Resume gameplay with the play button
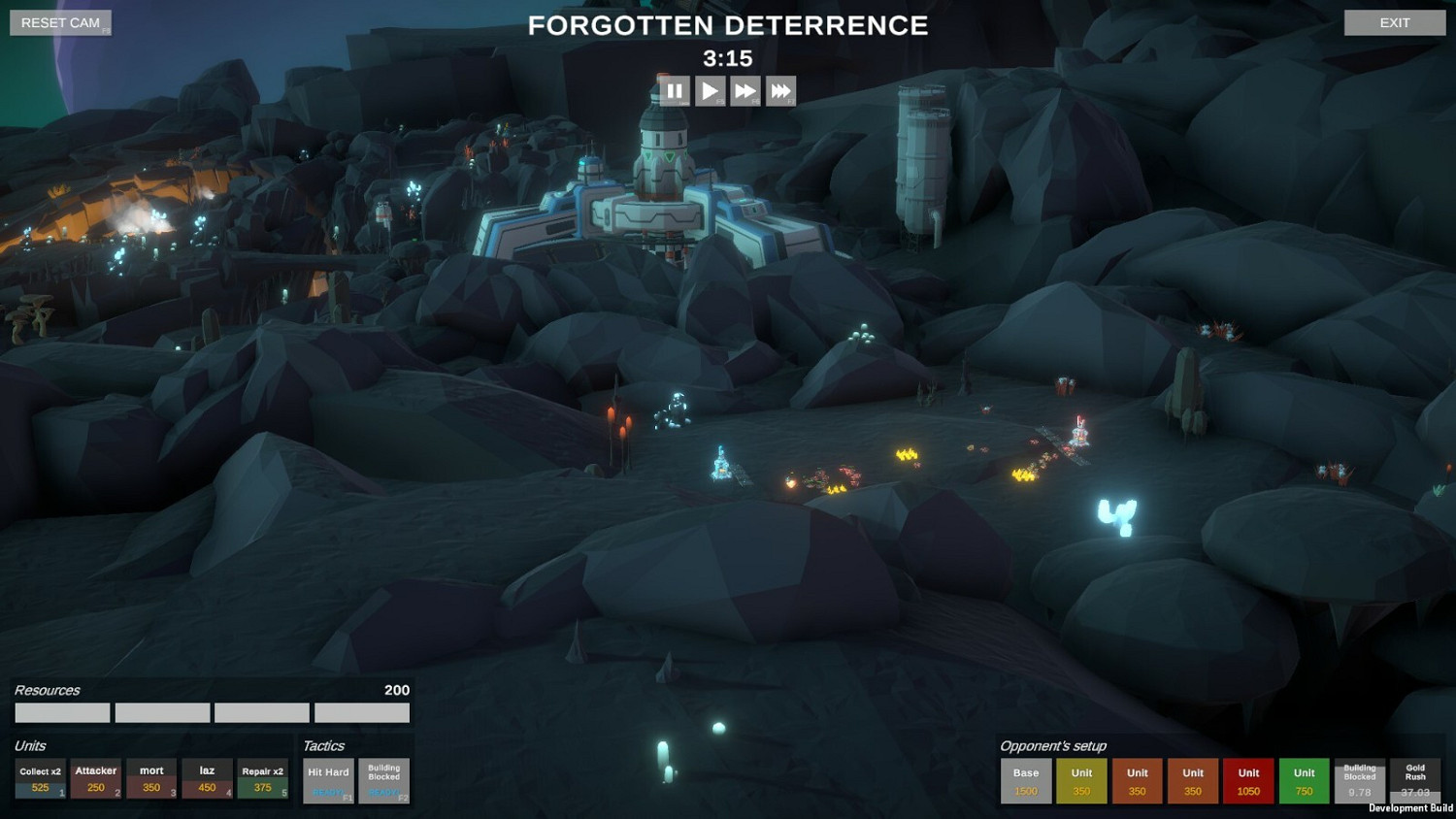1456x819 pixels. (711, 90)
